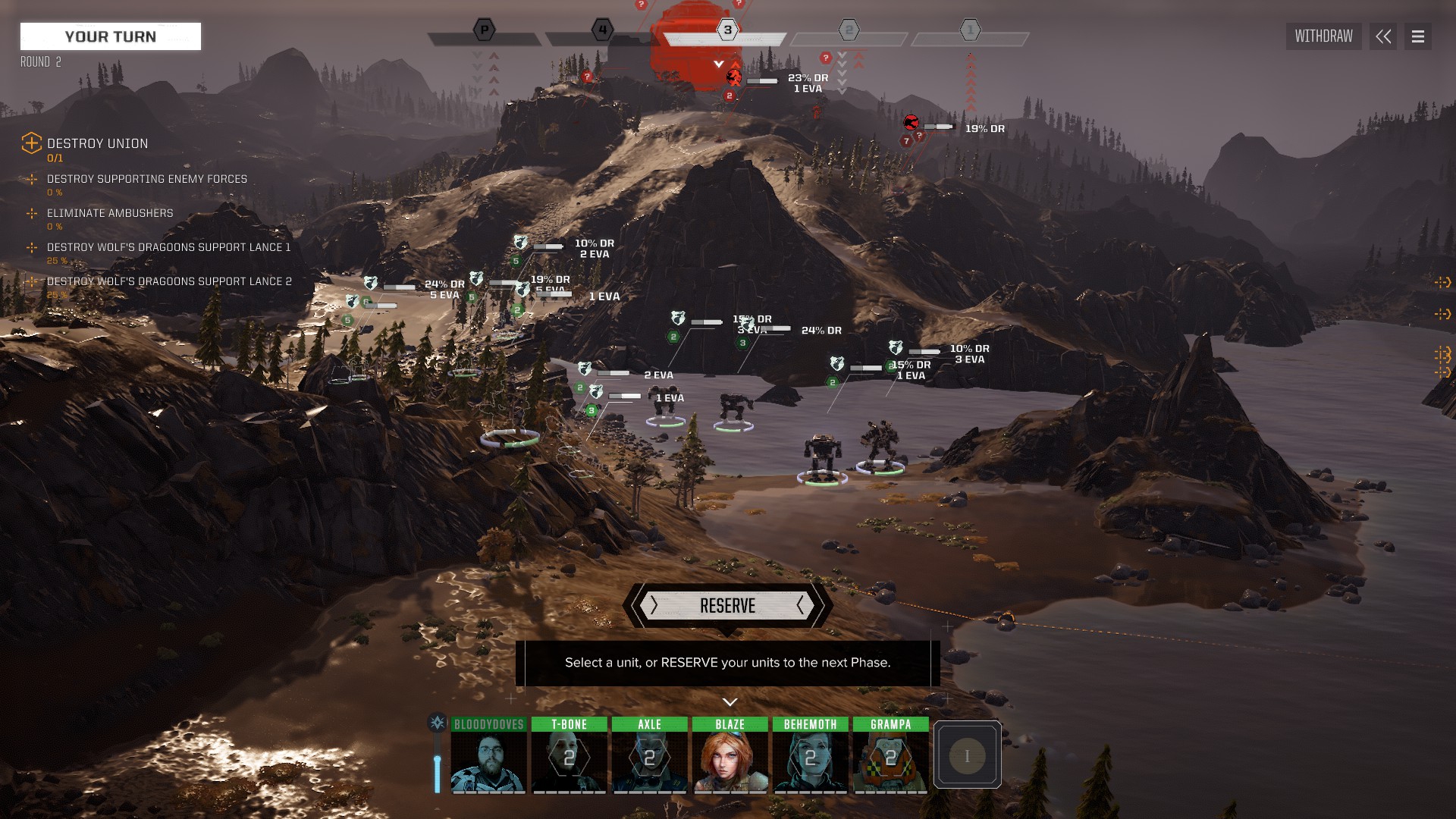The height and width of the screenshot is (819, 1456).
Task: Select the phase 3 initiative marker
Action: [x=727, y=30]
